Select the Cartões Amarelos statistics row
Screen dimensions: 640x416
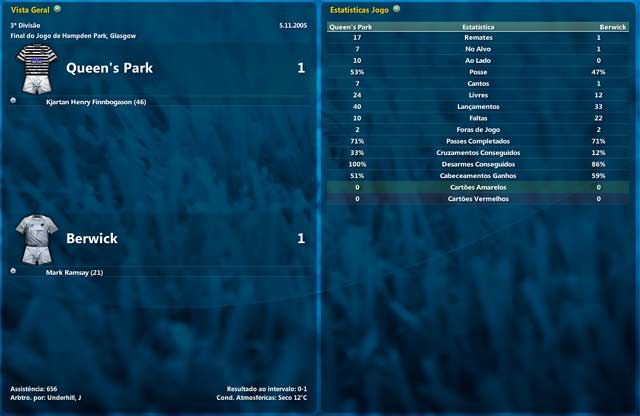[478, 187]
